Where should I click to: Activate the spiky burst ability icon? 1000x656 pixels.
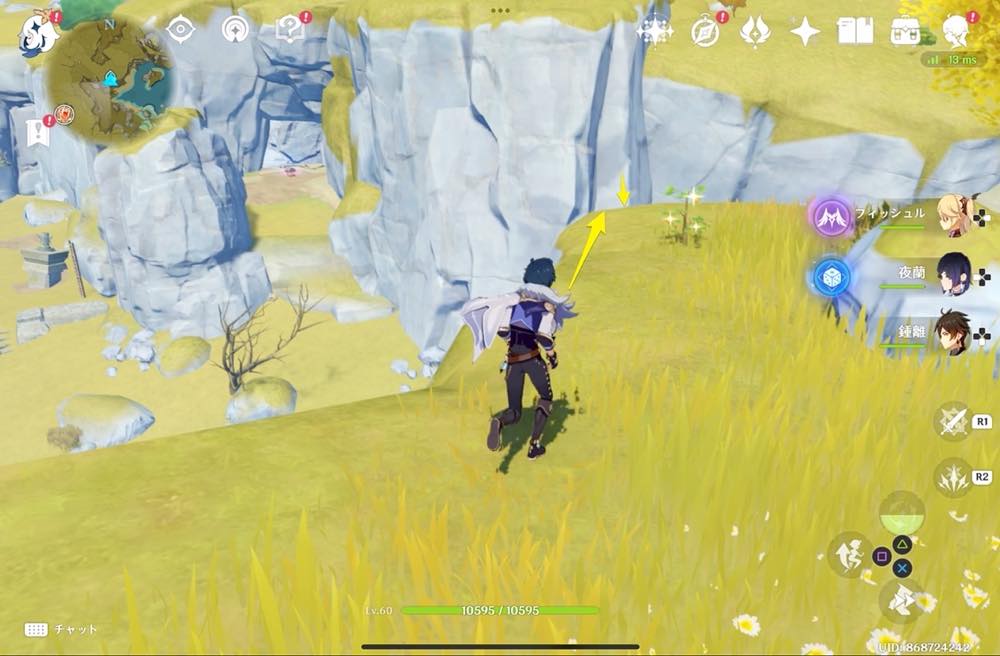point(953,478)
